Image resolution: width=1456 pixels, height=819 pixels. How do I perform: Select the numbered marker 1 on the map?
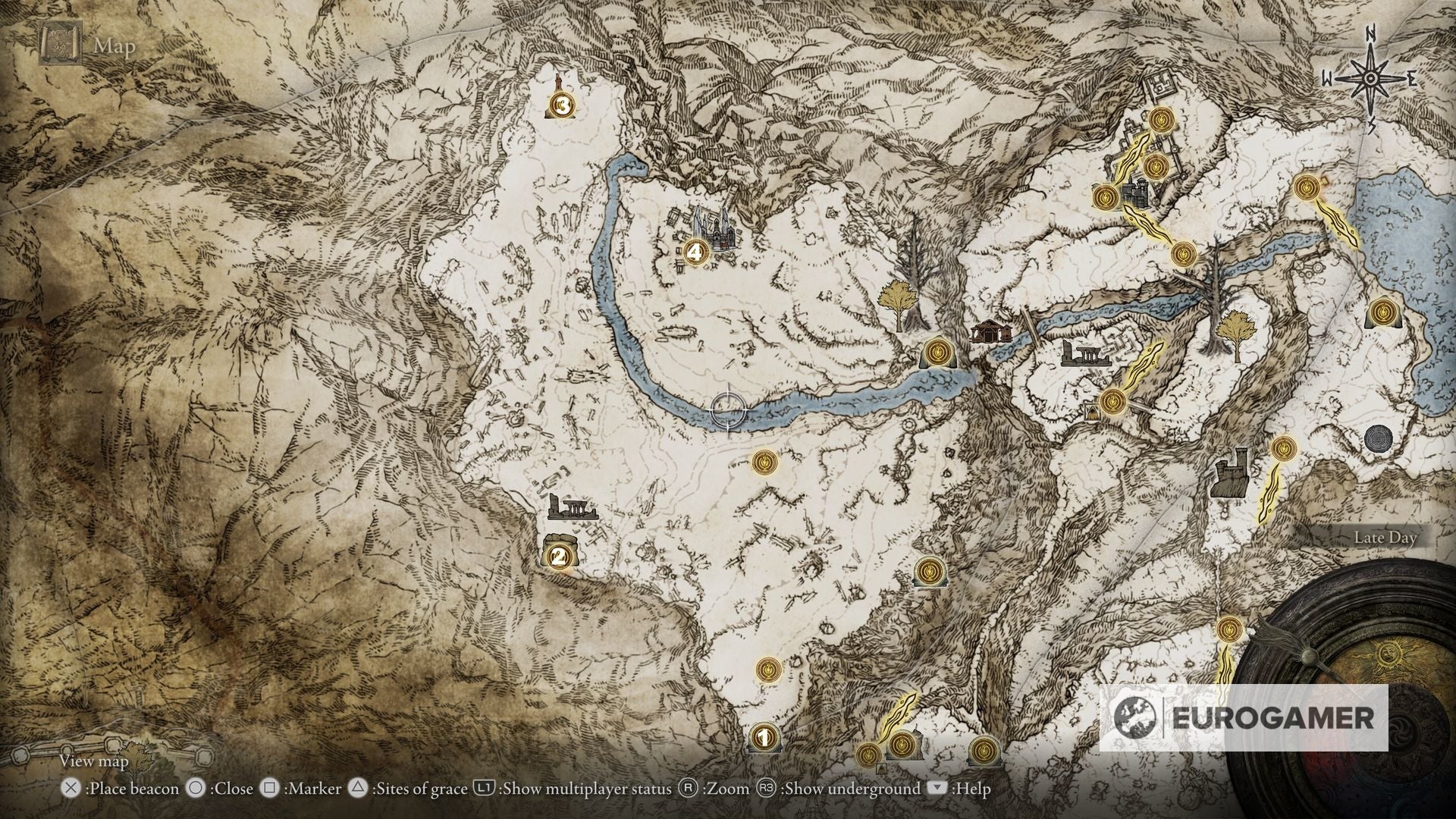coord(764,736)
